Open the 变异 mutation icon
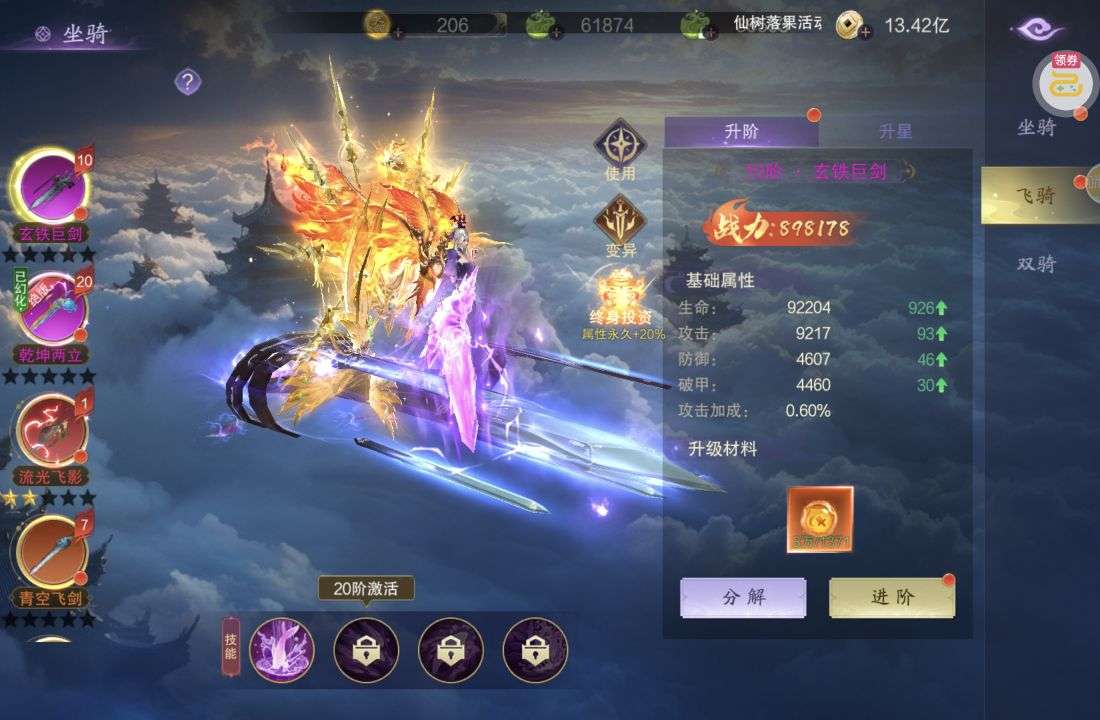This screenshot has width=1100, height=720. [620, 220]
